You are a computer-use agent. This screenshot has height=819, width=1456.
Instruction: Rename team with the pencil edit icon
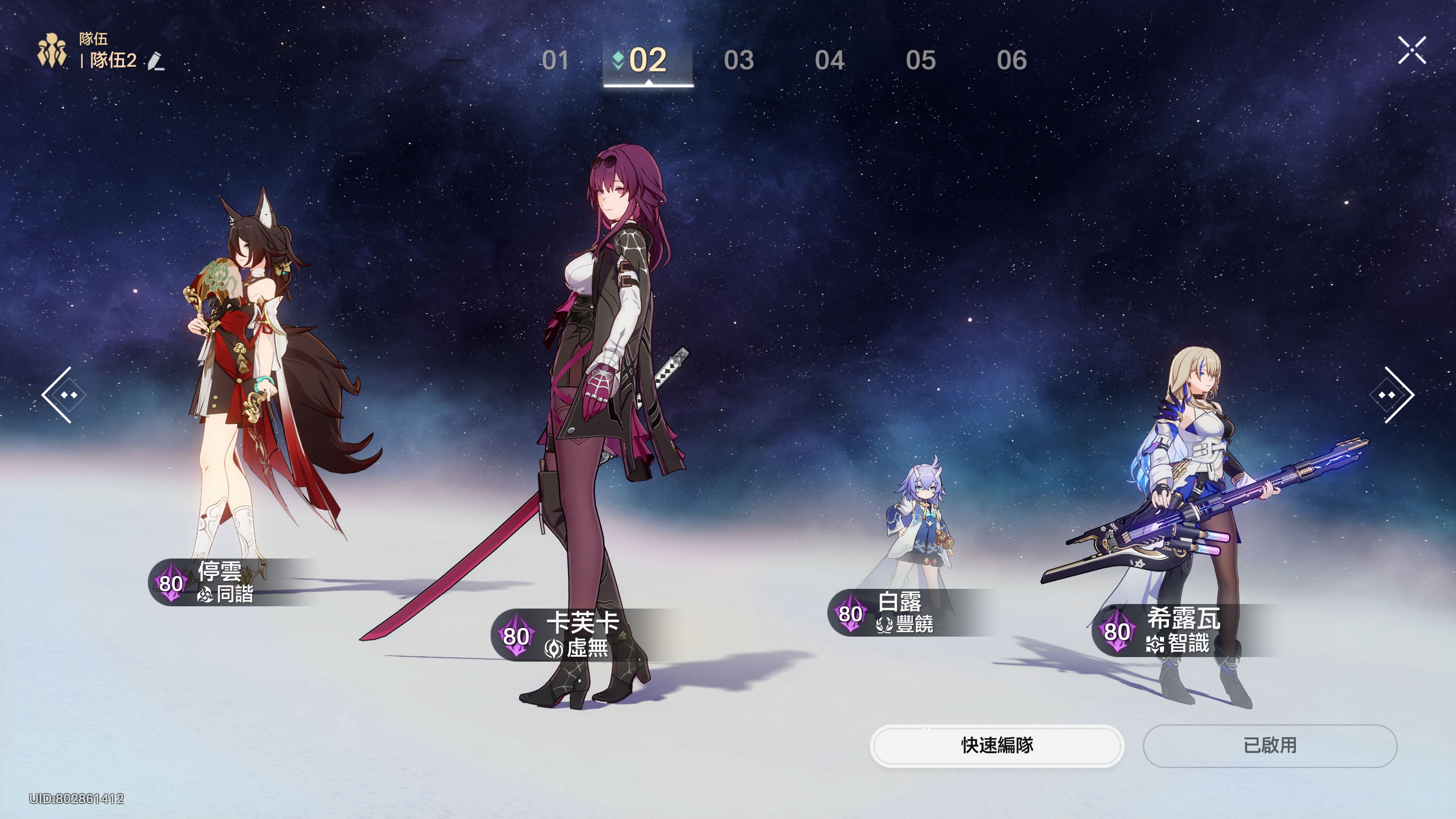[x=156, y=61]
